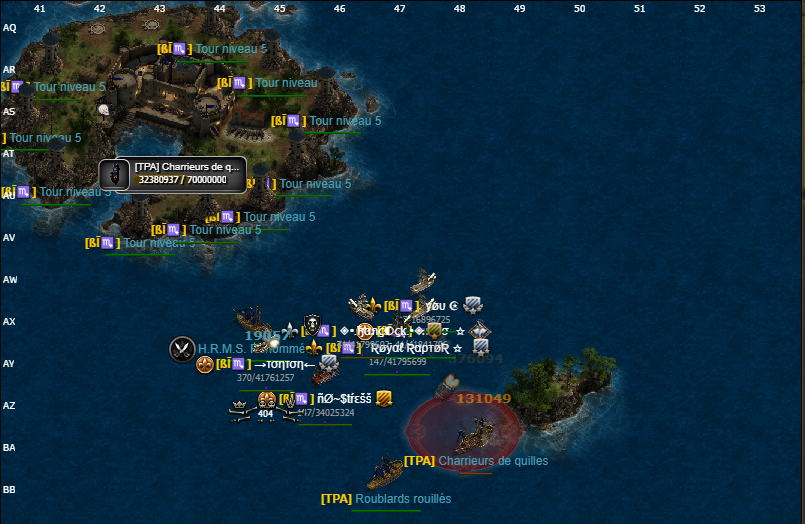Select the [TPA] Charrieurs target info panel

(x=172, y=174)
